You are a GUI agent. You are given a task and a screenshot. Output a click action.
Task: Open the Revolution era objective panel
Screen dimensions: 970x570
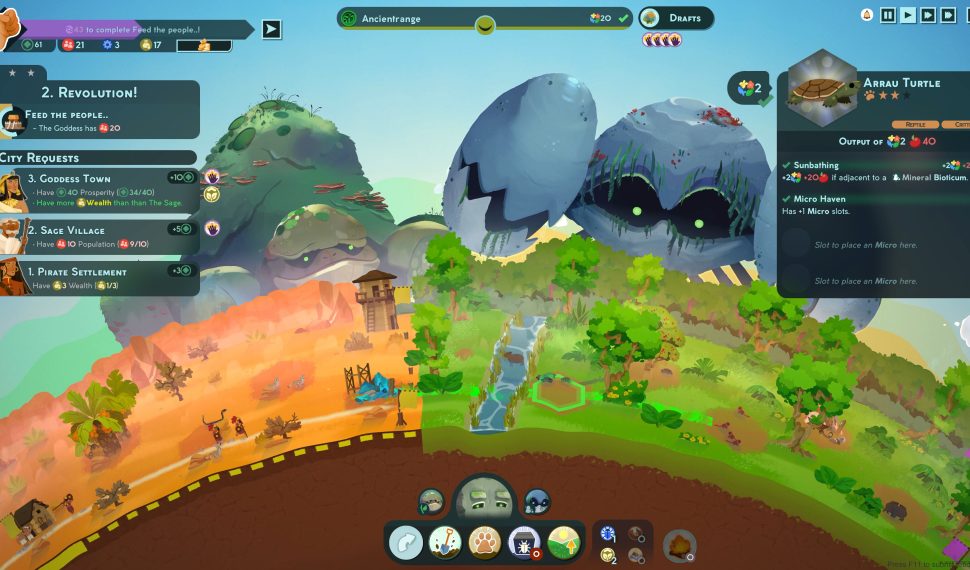pos(100,108)
